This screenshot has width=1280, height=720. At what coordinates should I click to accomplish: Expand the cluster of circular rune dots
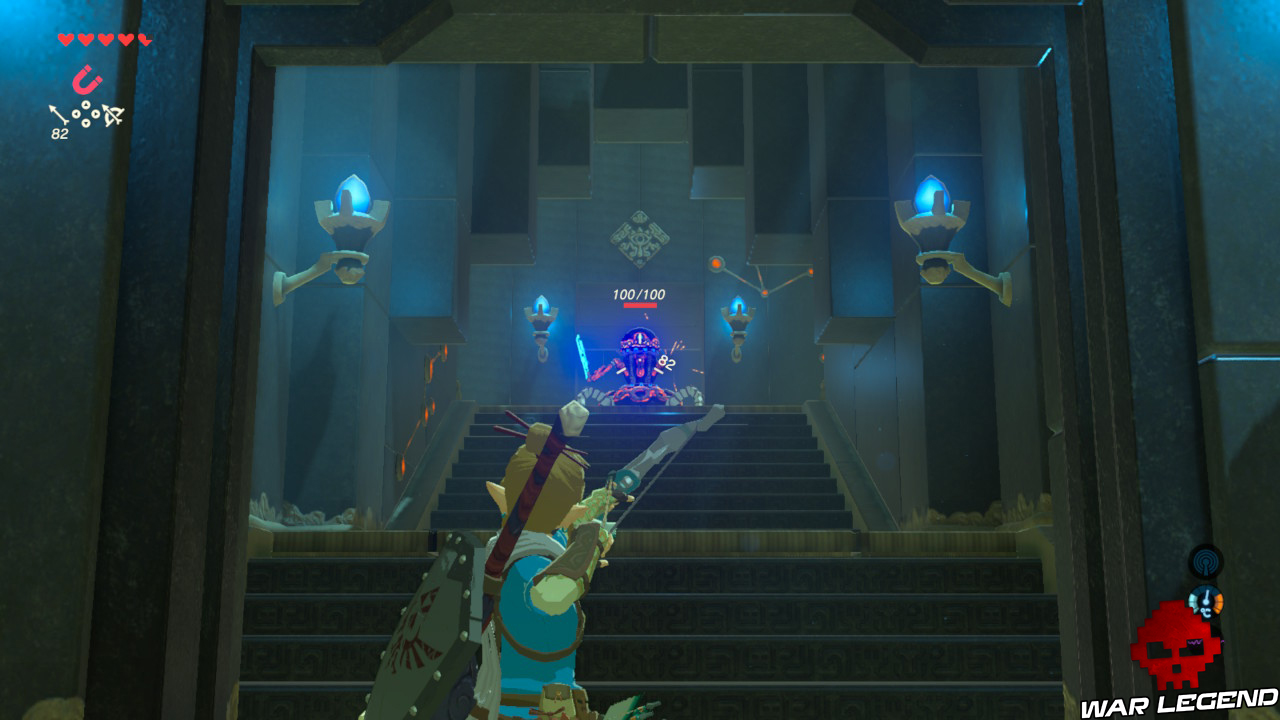coord(87,113)
